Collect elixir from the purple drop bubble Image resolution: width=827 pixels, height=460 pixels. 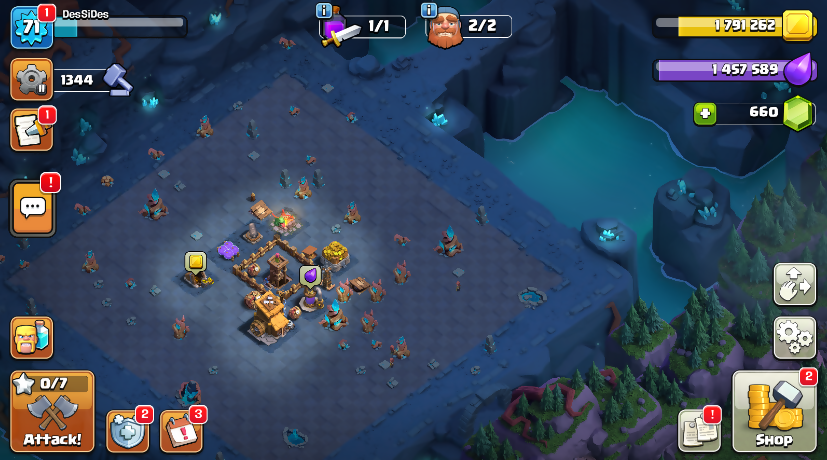310,275
